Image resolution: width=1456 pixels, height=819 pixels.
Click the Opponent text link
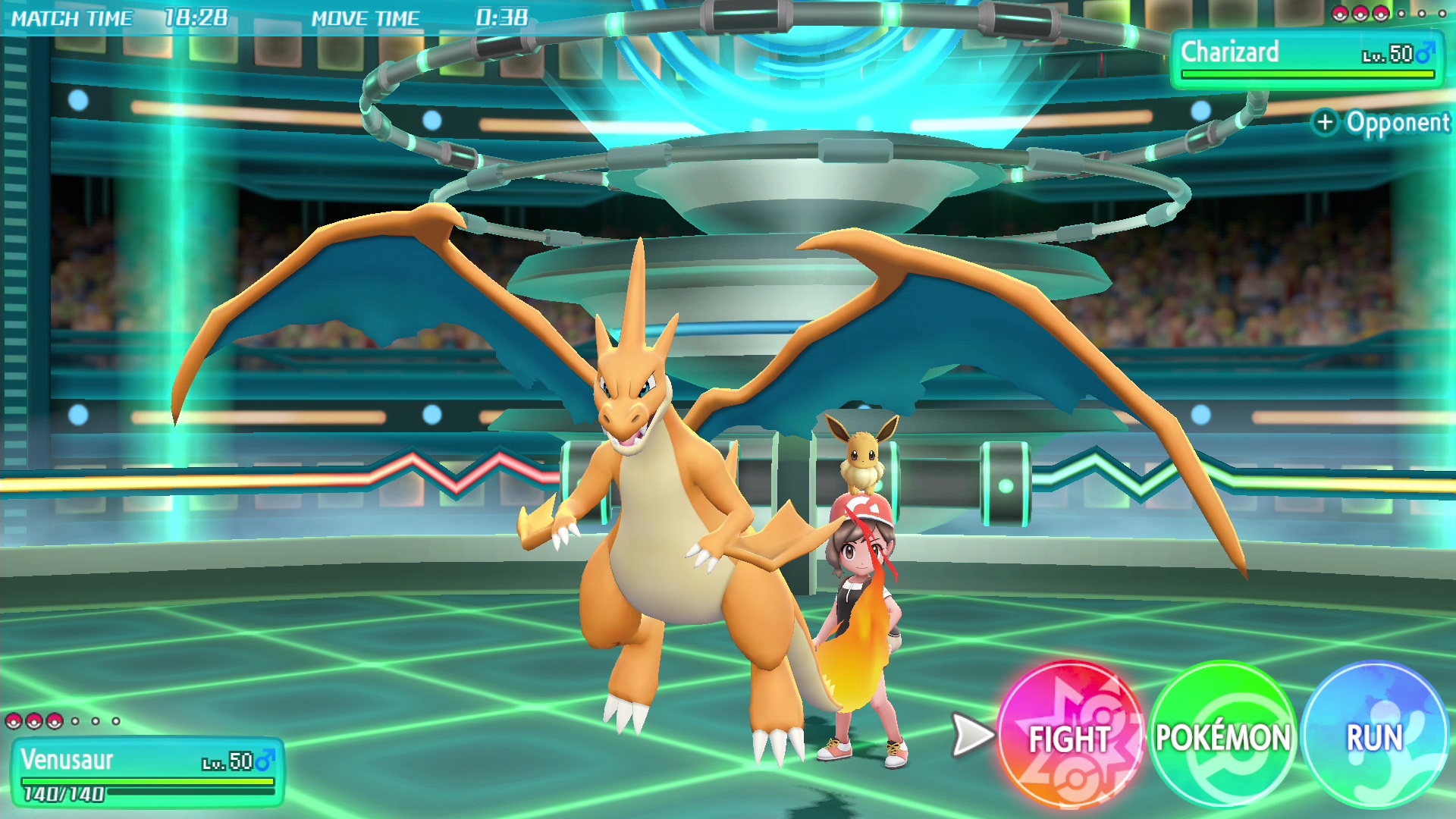(1399, 122)
